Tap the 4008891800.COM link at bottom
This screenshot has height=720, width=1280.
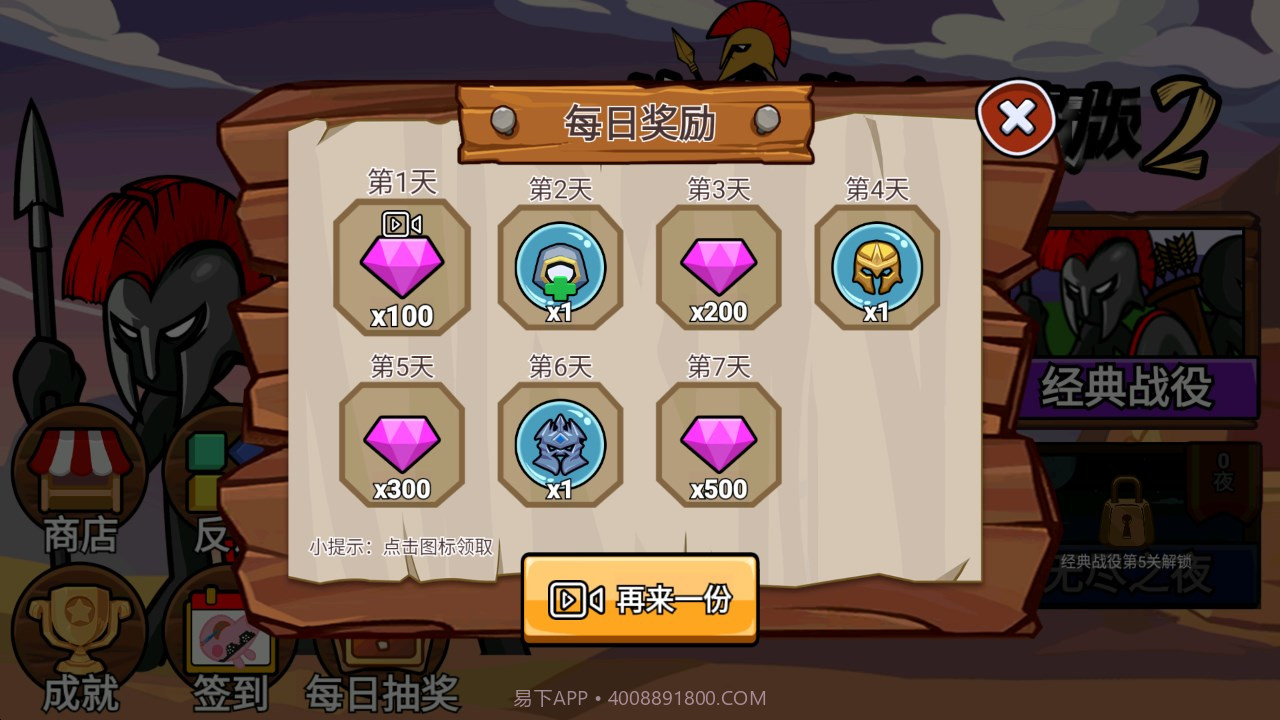point(686,697)
